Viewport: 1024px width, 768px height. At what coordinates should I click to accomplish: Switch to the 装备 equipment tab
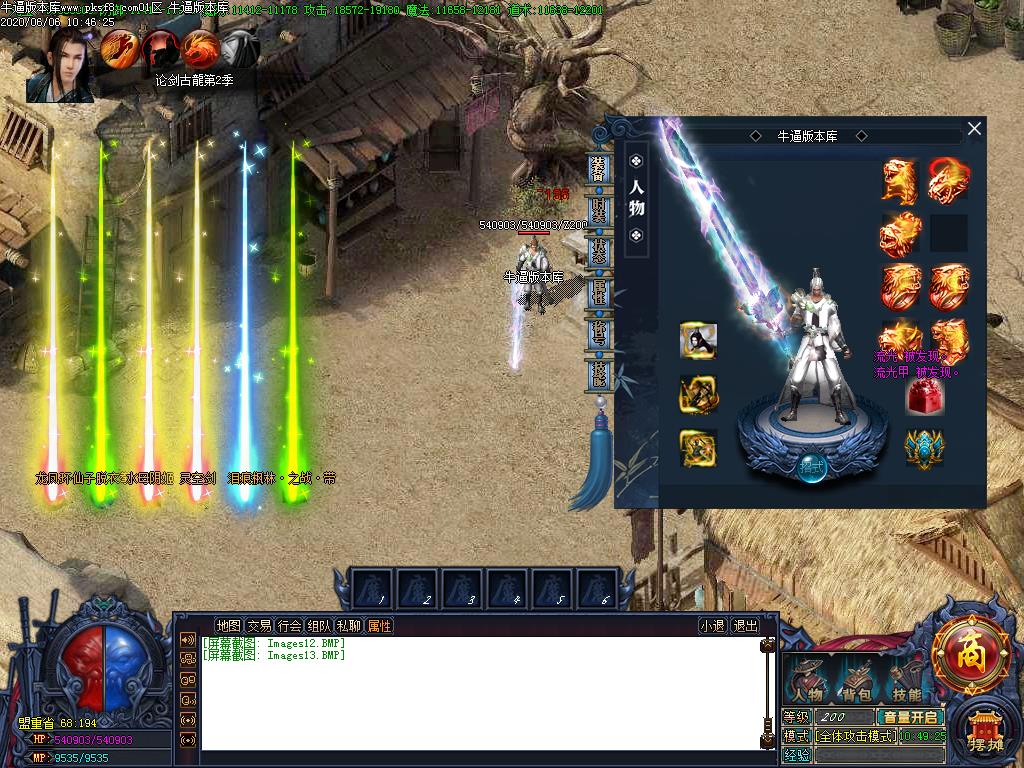(598, 169)
